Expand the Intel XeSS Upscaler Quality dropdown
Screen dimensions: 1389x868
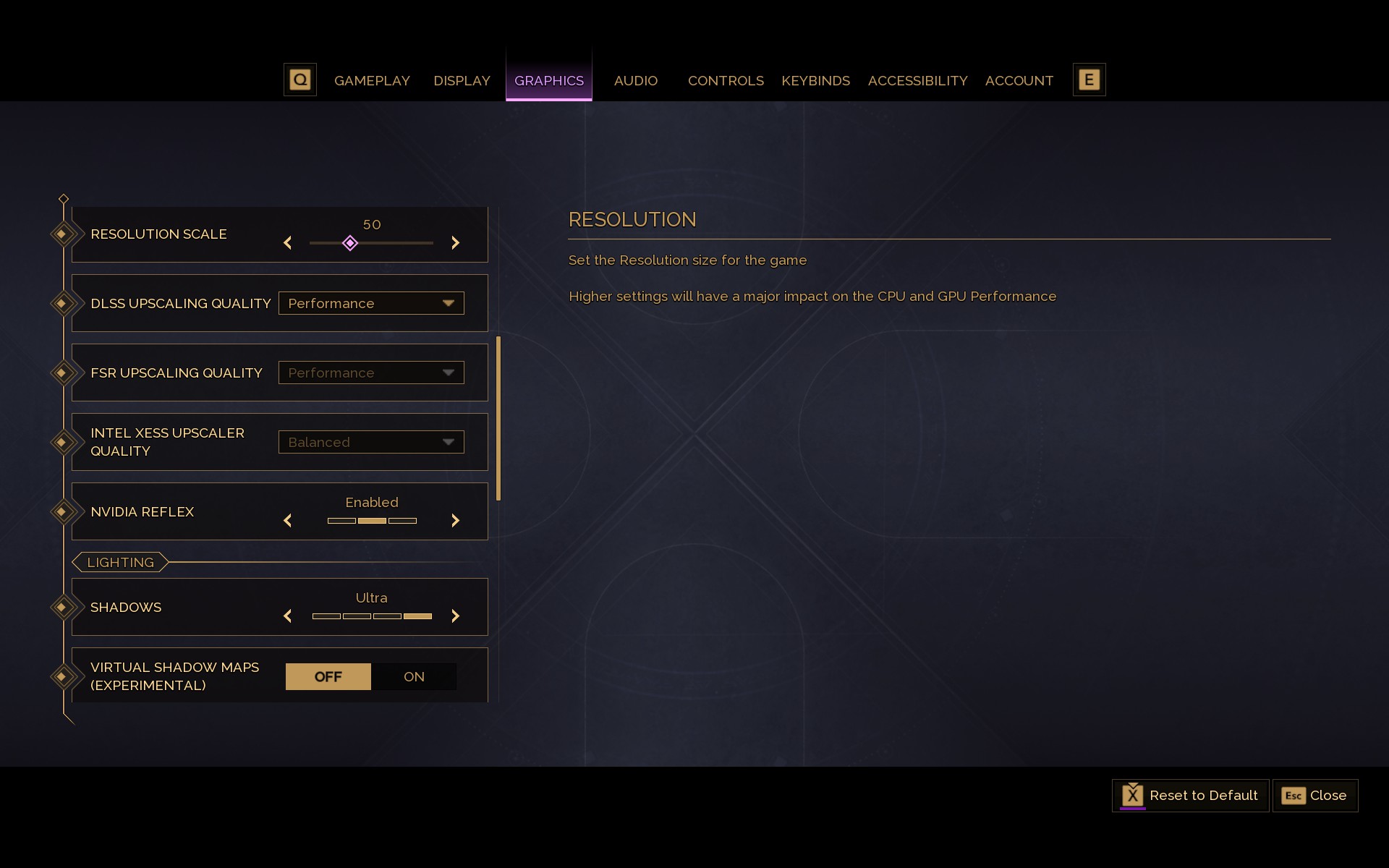371,442
